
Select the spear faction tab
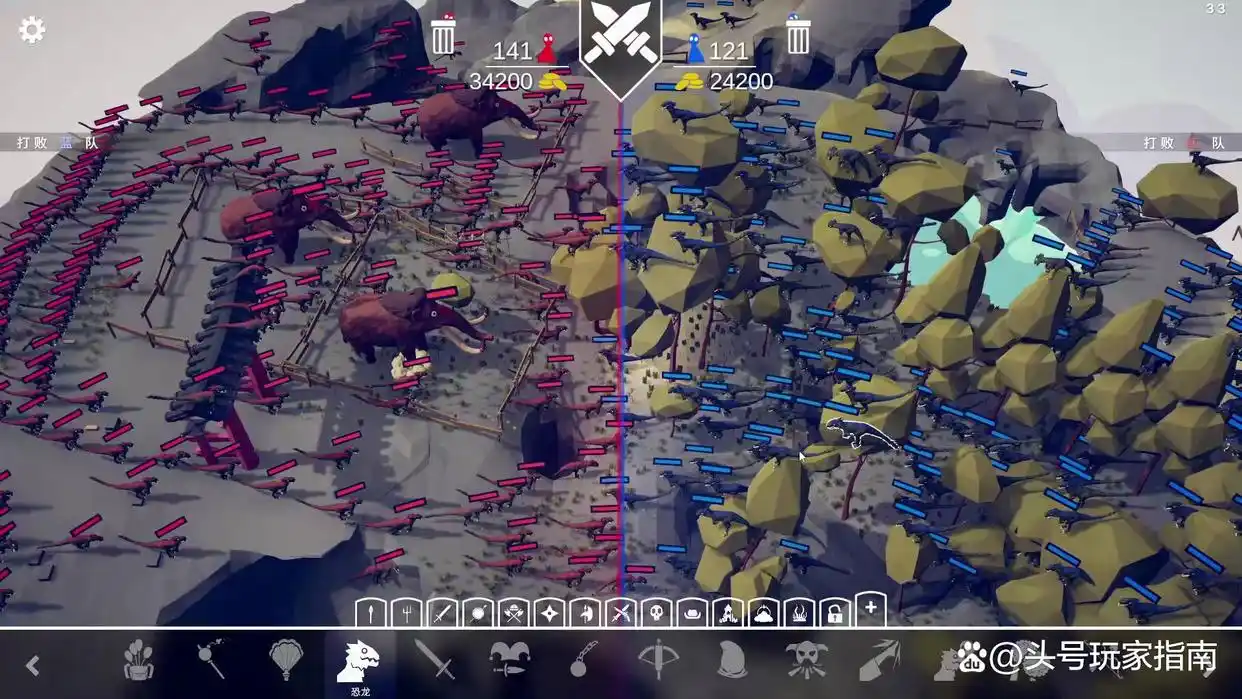tap(371, 612)
